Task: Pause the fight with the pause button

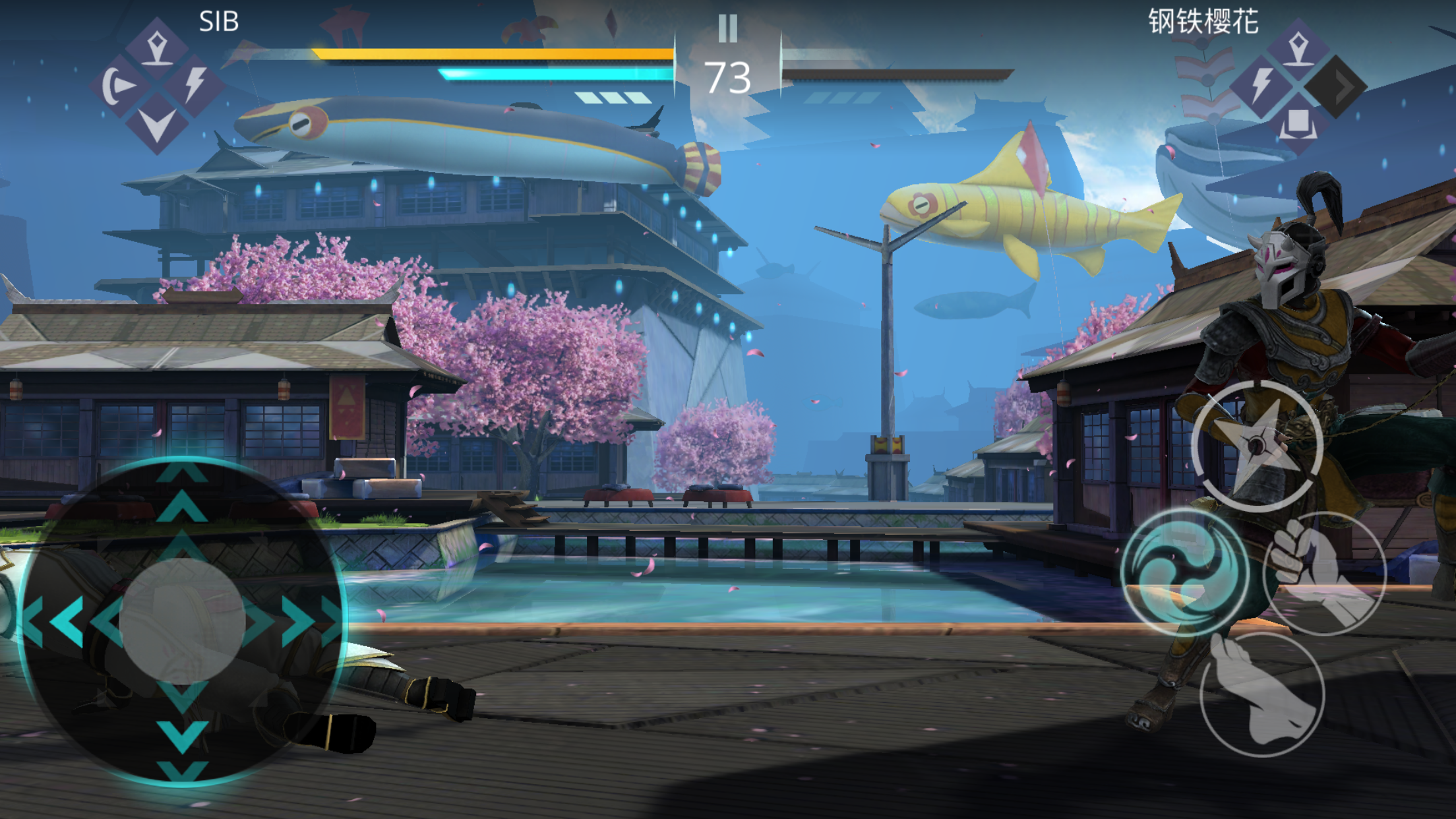Action: coord(727,28)
